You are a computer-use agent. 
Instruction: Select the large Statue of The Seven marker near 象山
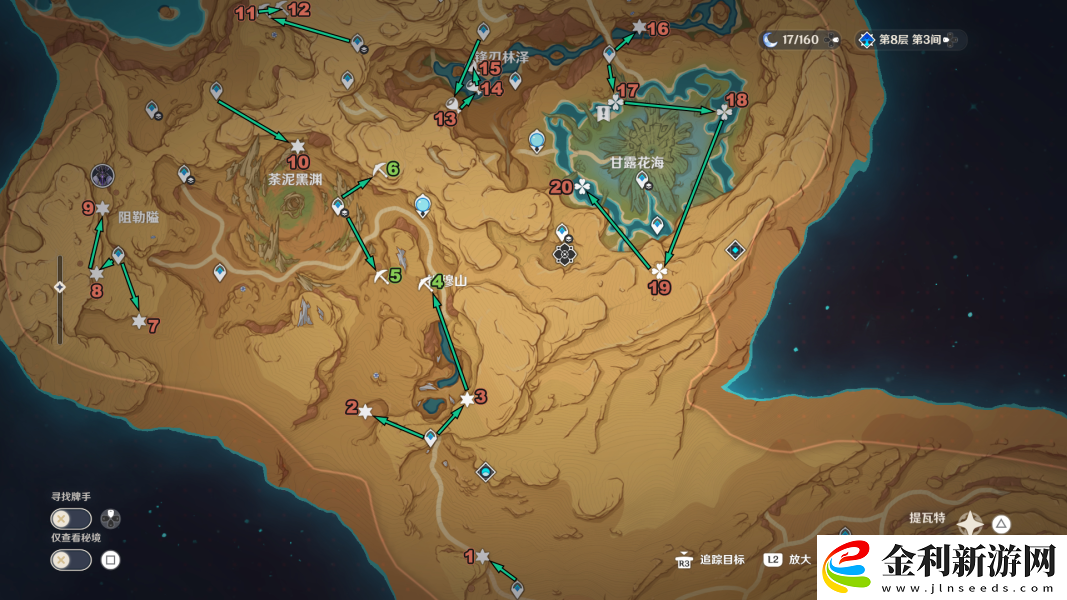pos(423,207)
